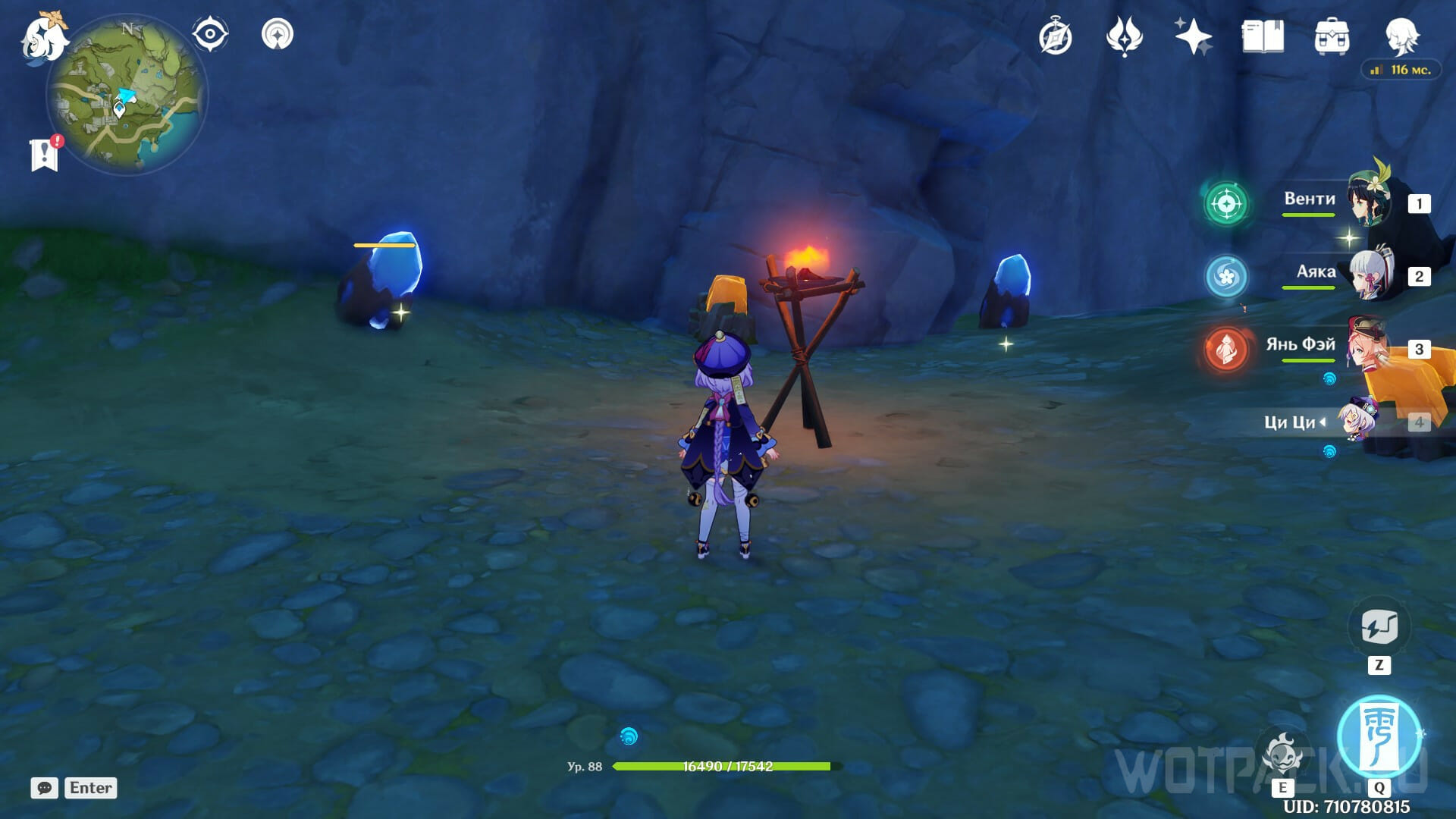
Task: Open the character profile head icon
Action: click(x=1401, y=35)
